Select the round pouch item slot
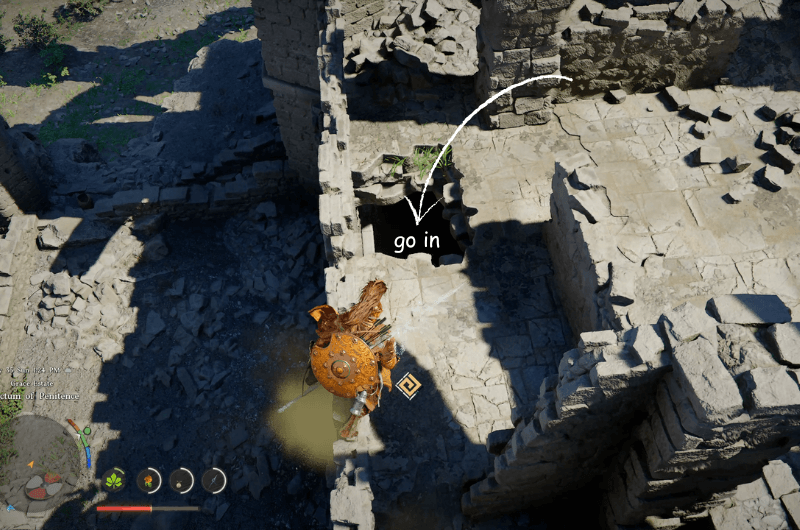 tap(182, 481)
